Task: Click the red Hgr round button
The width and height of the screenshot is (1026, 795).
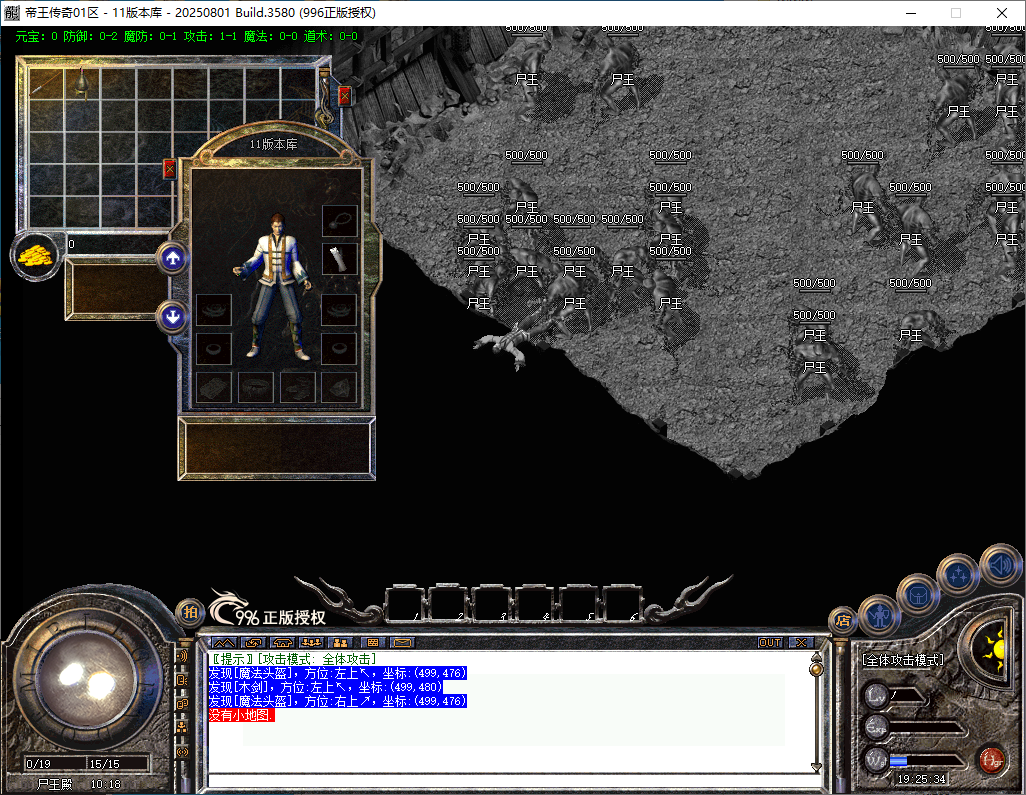Action: coord(991,760)
